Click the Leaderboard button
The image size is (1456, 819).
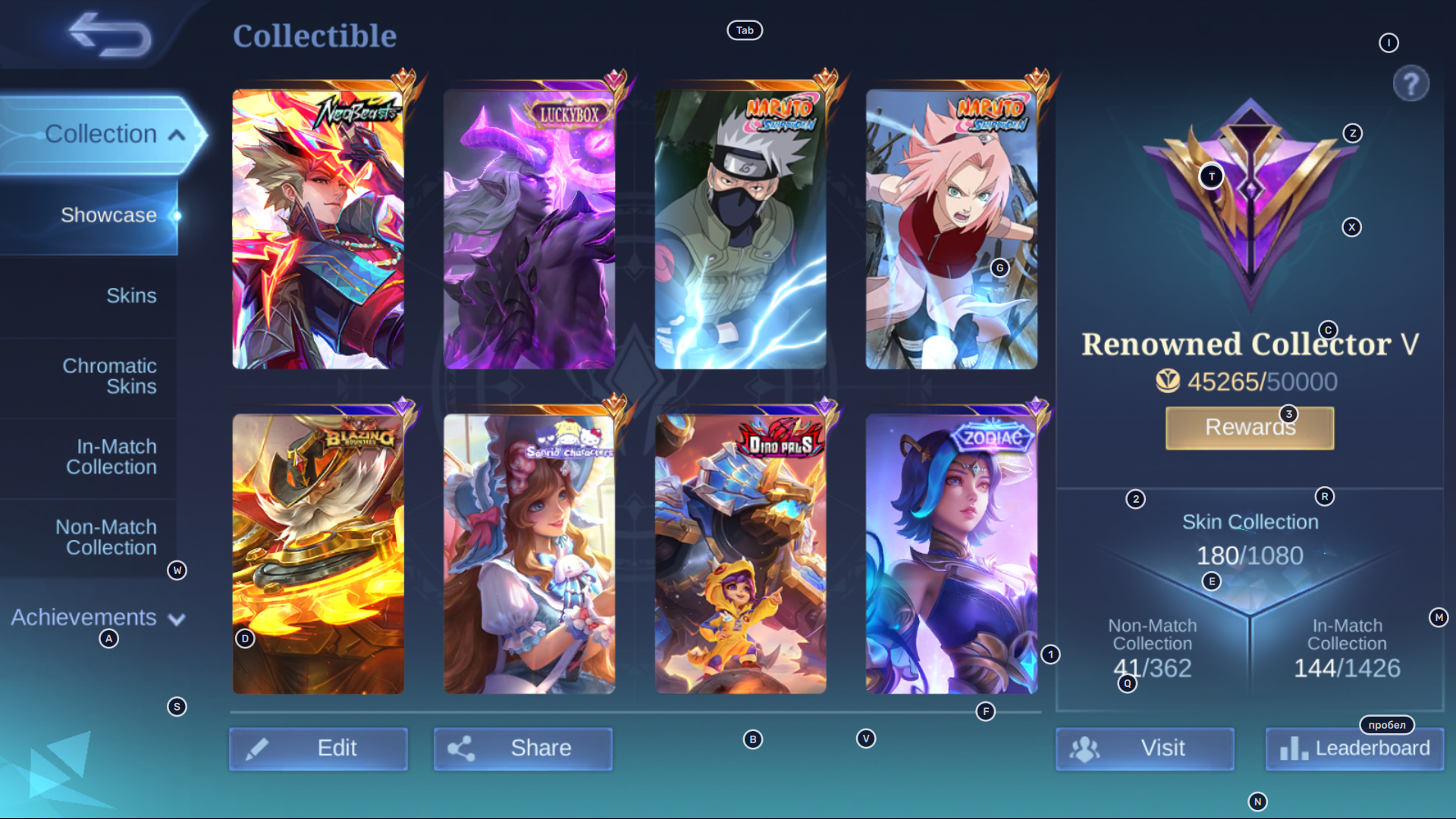click(1354, 748)
